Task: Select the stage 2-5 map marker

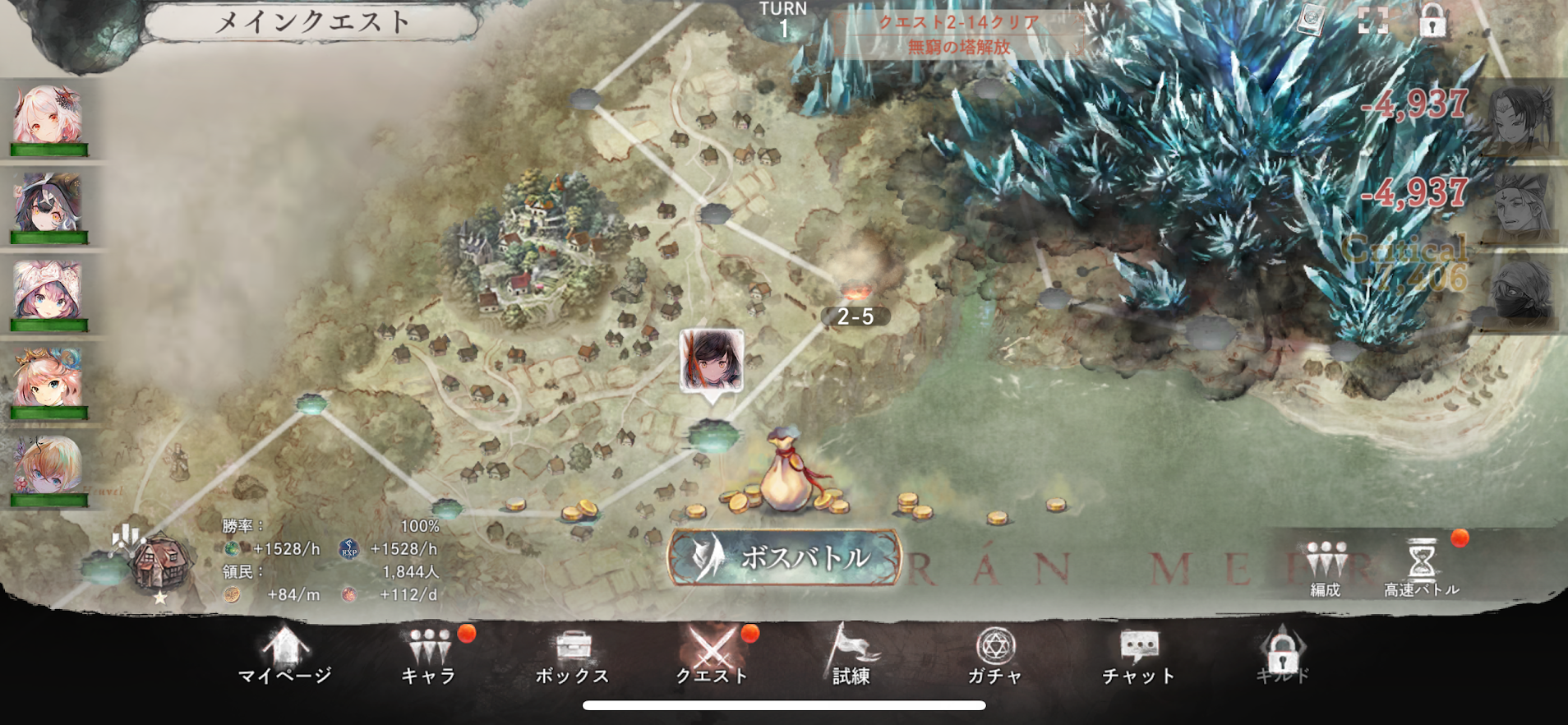Action: click(855, 316)
